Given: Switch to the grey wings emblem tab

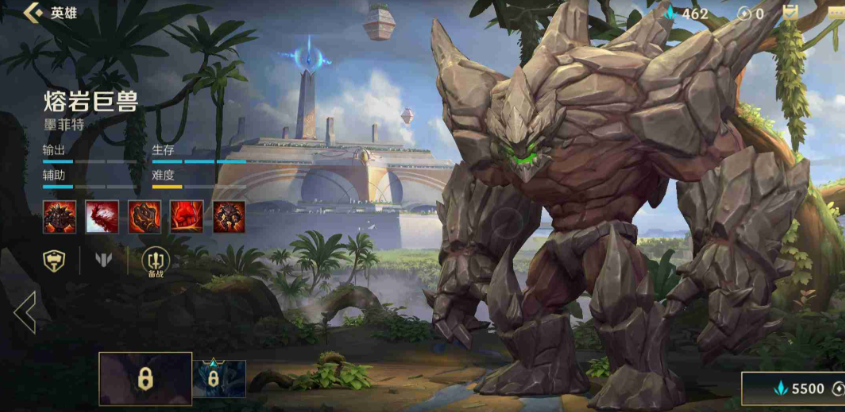Looking at the screenshot, I should pos(103,261).
